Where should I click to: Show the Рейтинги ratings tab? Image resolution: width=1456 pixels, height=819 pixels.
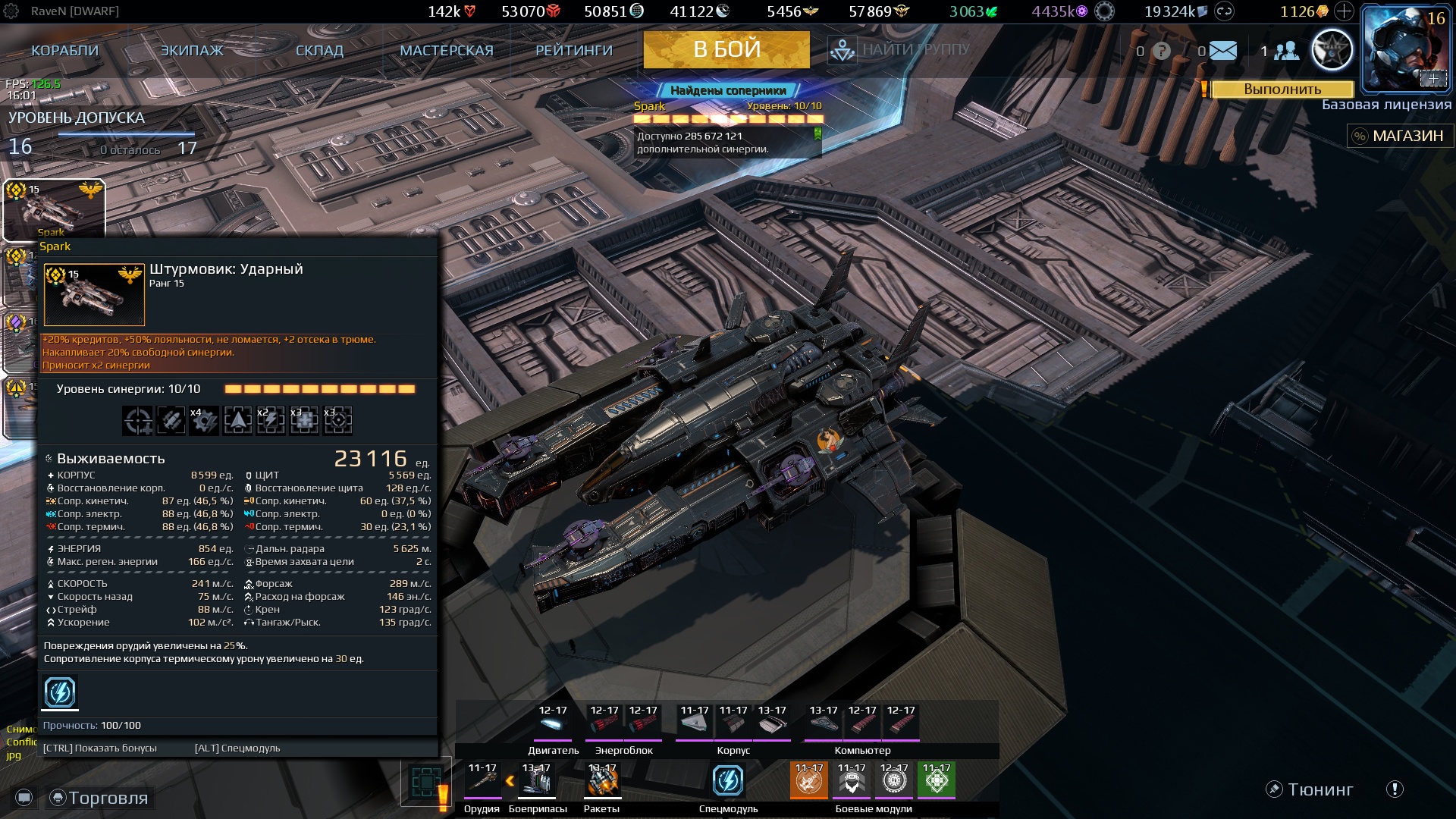(x=574, y=51)
